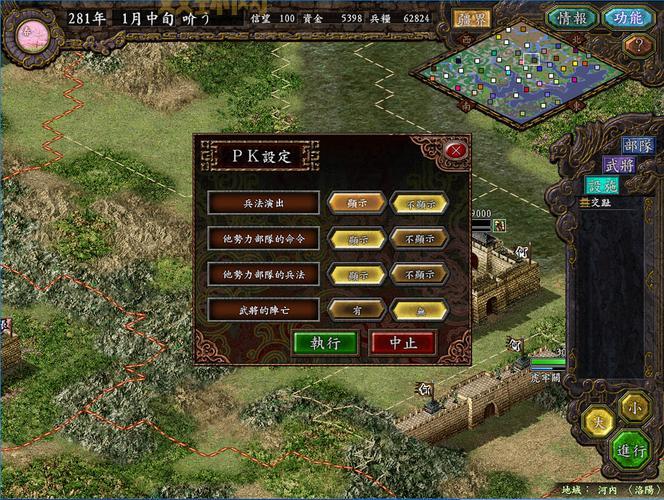Select 顯示 for 他勢力部隊的兵法
This screenshot has width=664, height=500.
[x=356, y=274]
